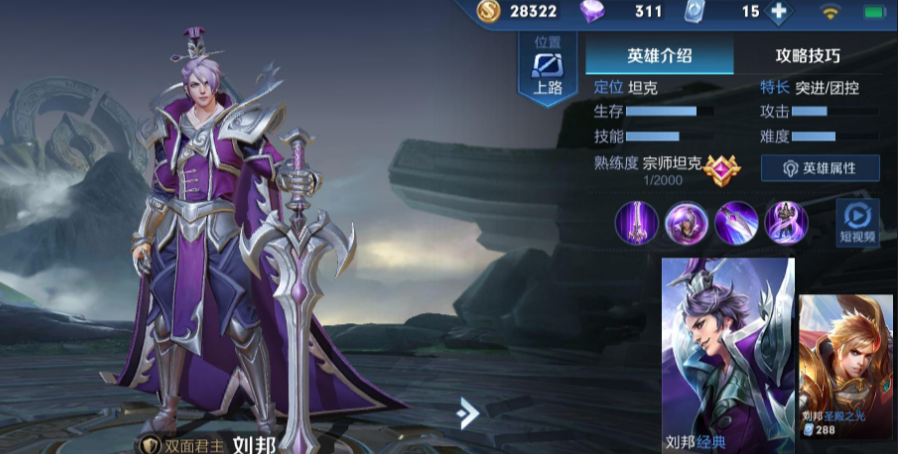The image size is (898, 454).
Task: Open the 英雄属性 hero attributes panel
Action: (x=820, y=168)
